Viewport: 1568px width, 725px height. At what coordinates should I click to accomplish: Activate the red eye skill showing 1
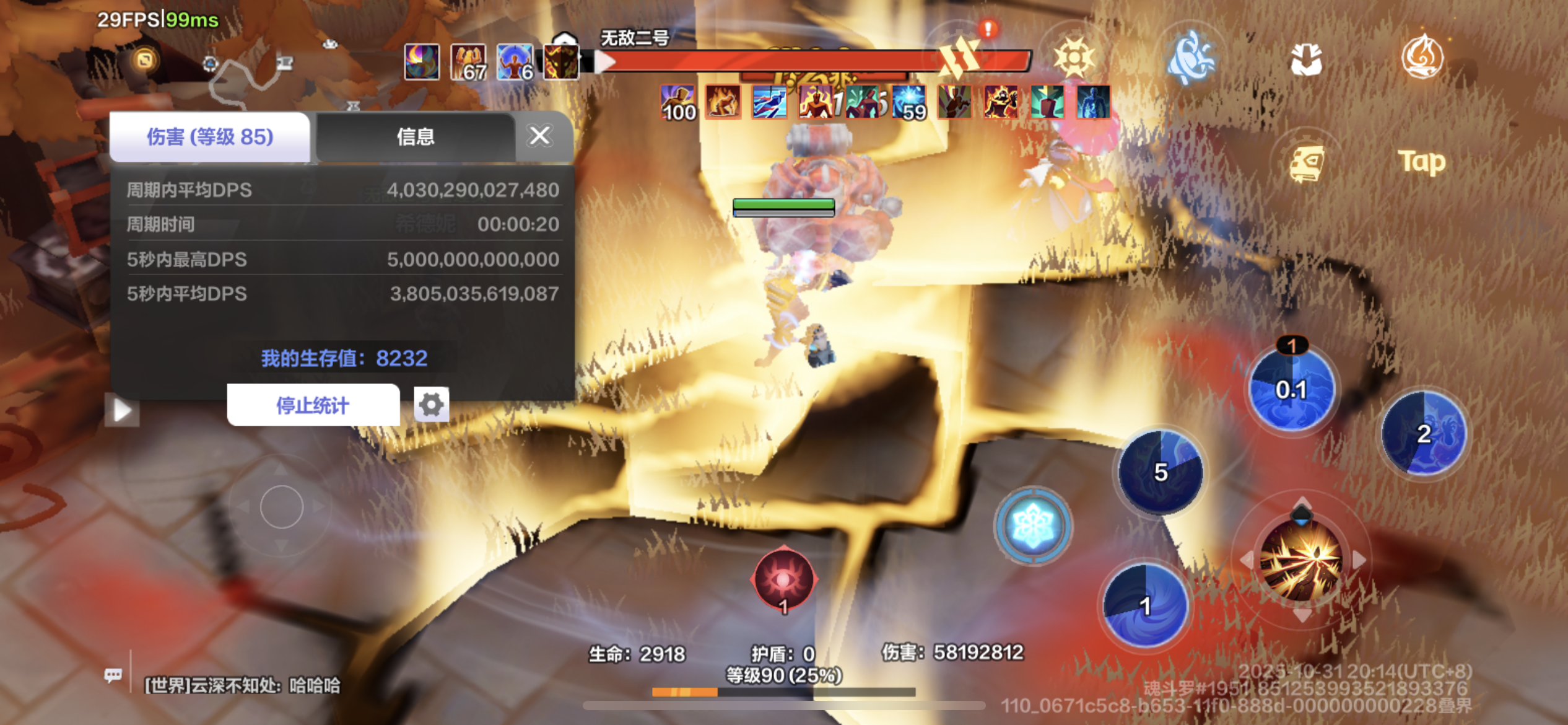tap(783, 581)
